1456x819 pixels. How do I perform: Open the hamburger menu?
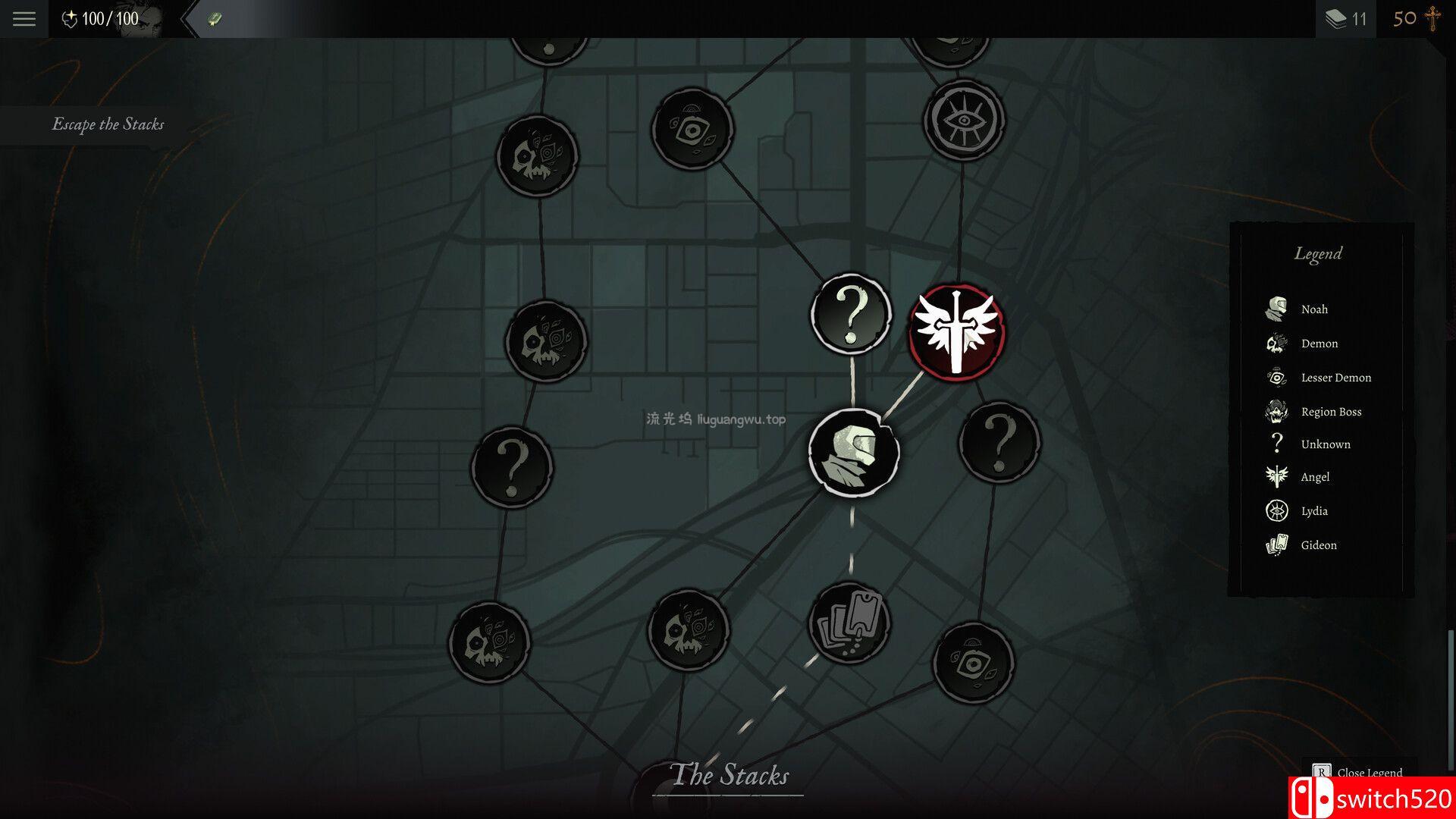pos(24,19)
